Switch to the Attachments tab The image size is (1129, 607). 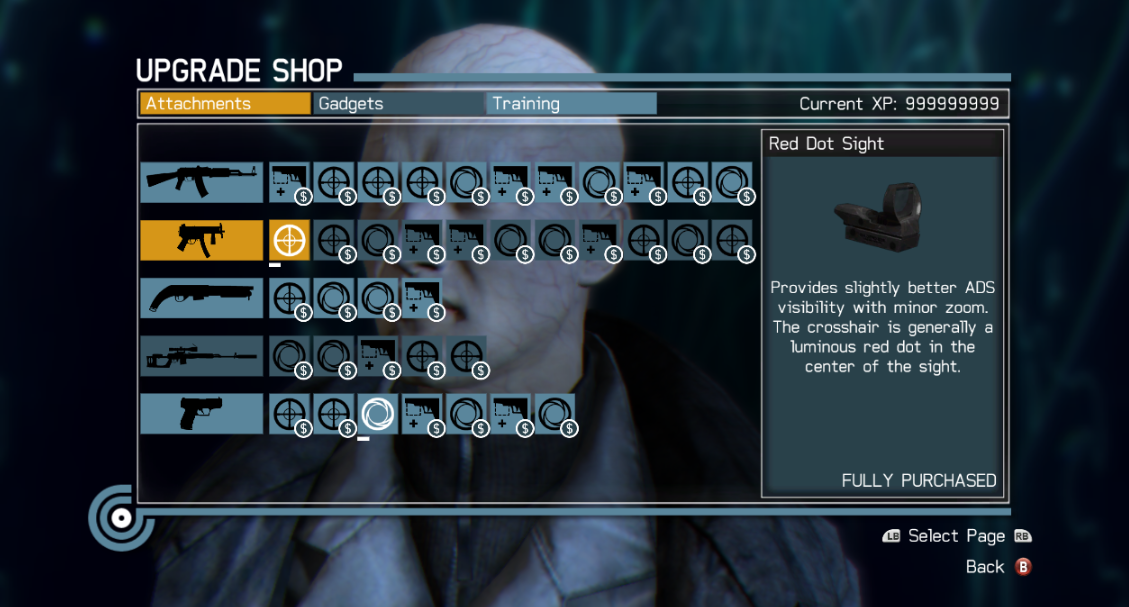(x=225, y=104)
